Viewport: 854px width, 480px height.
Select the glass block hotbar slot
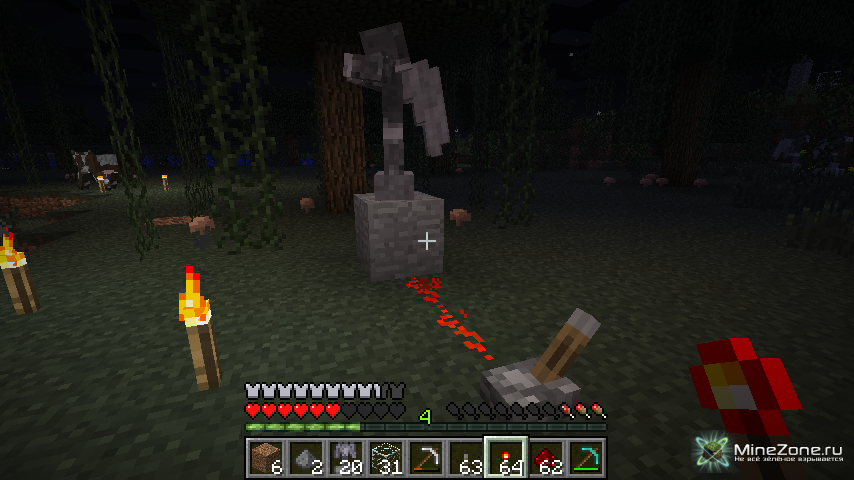pyautogui.click(x=386, y=458)
